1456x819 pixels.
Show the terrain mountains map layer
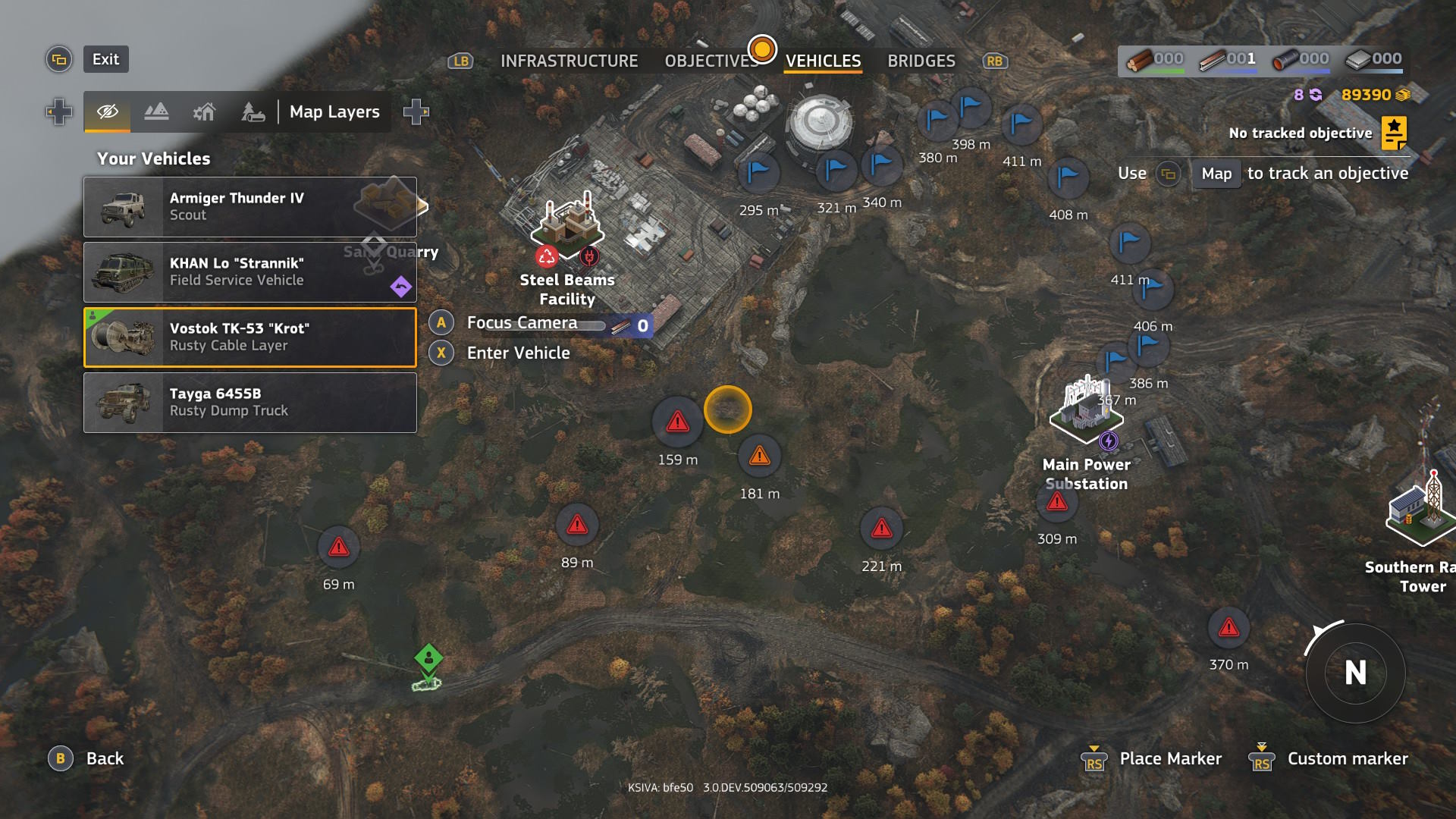tap(156, 112)
